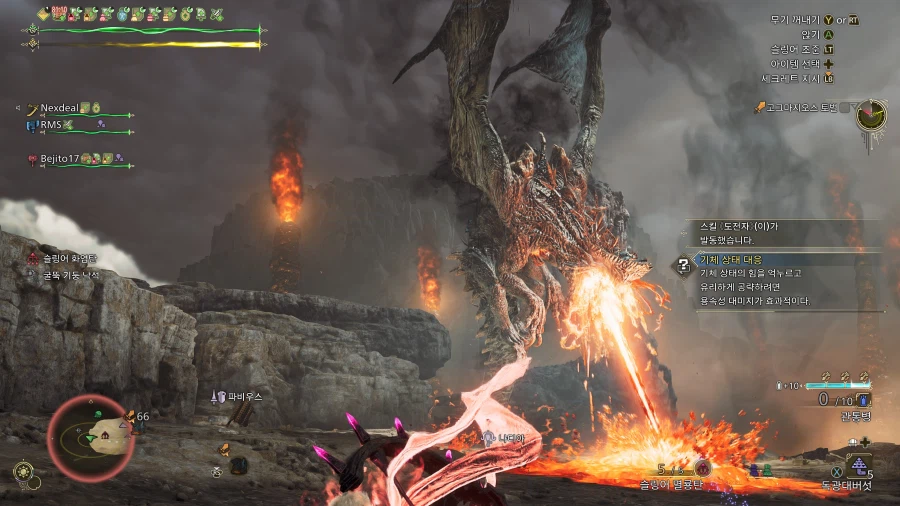Select party member Nexdeal
Viewport: 900px width, 506px height.
pos(60,108)
